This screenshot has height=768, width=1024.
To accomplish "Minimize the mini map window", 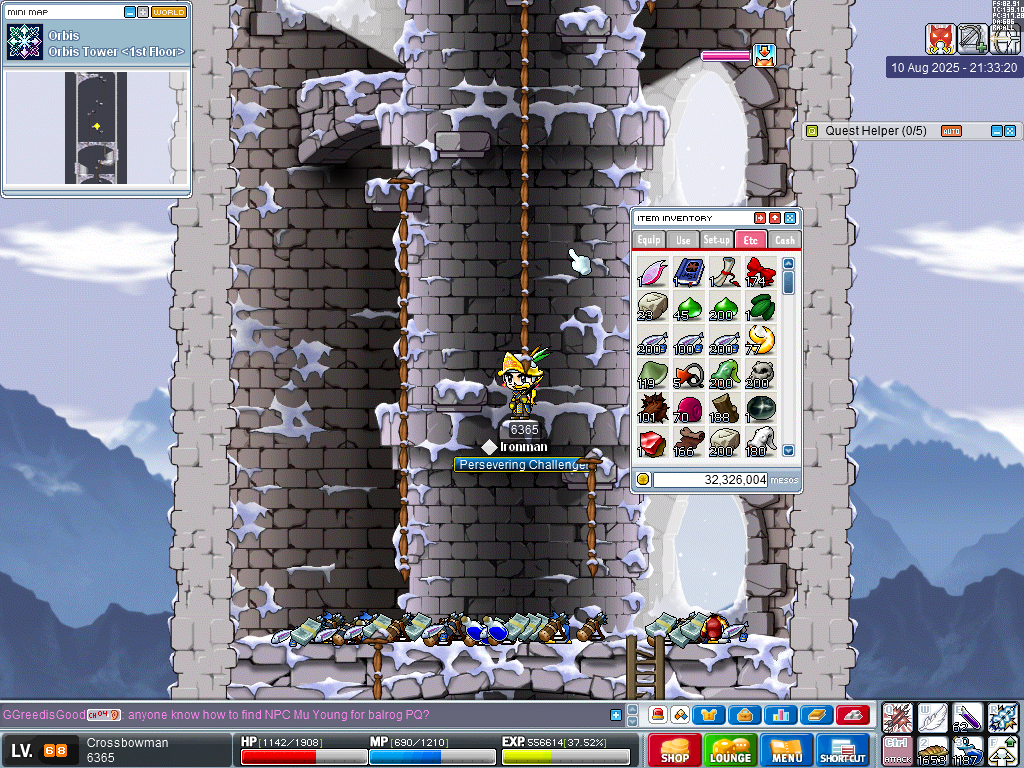I will point(130,12).
